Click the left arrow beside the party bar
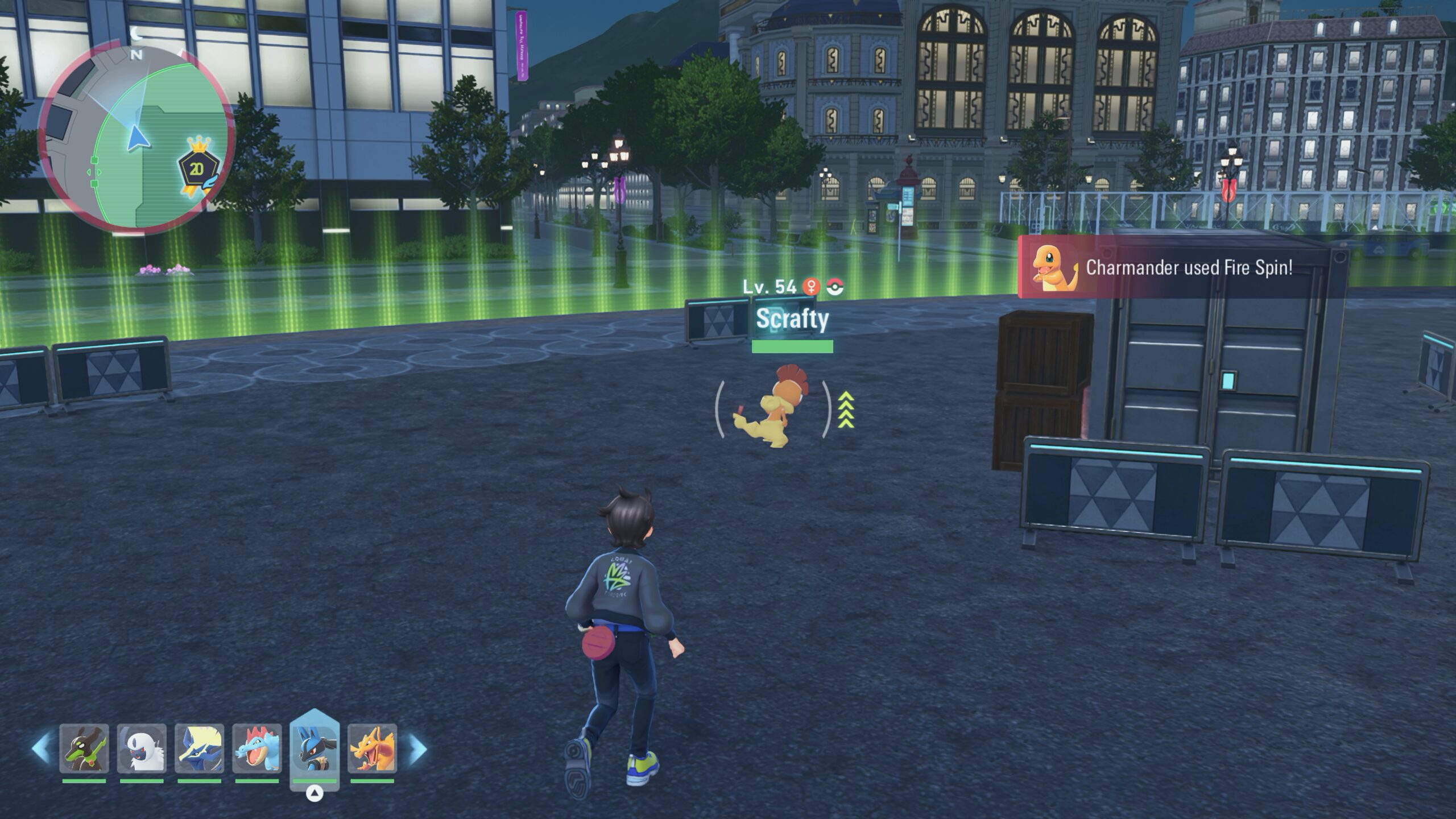This screenshot has height=819, width=1456. coord(42,748)
